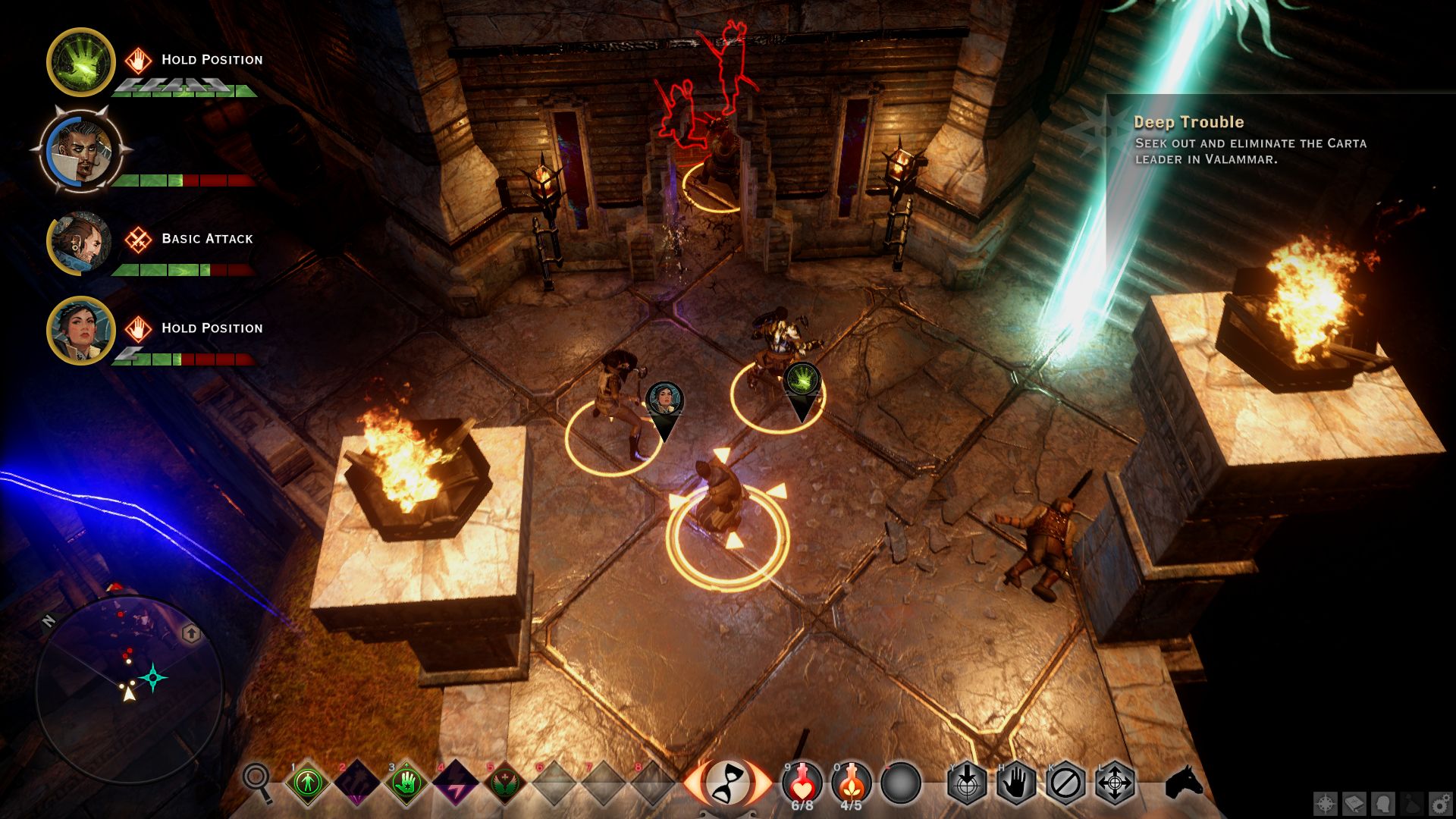Open the gear settings menu icon
The image size is (1456, 819).
[x=1440, y=804]
